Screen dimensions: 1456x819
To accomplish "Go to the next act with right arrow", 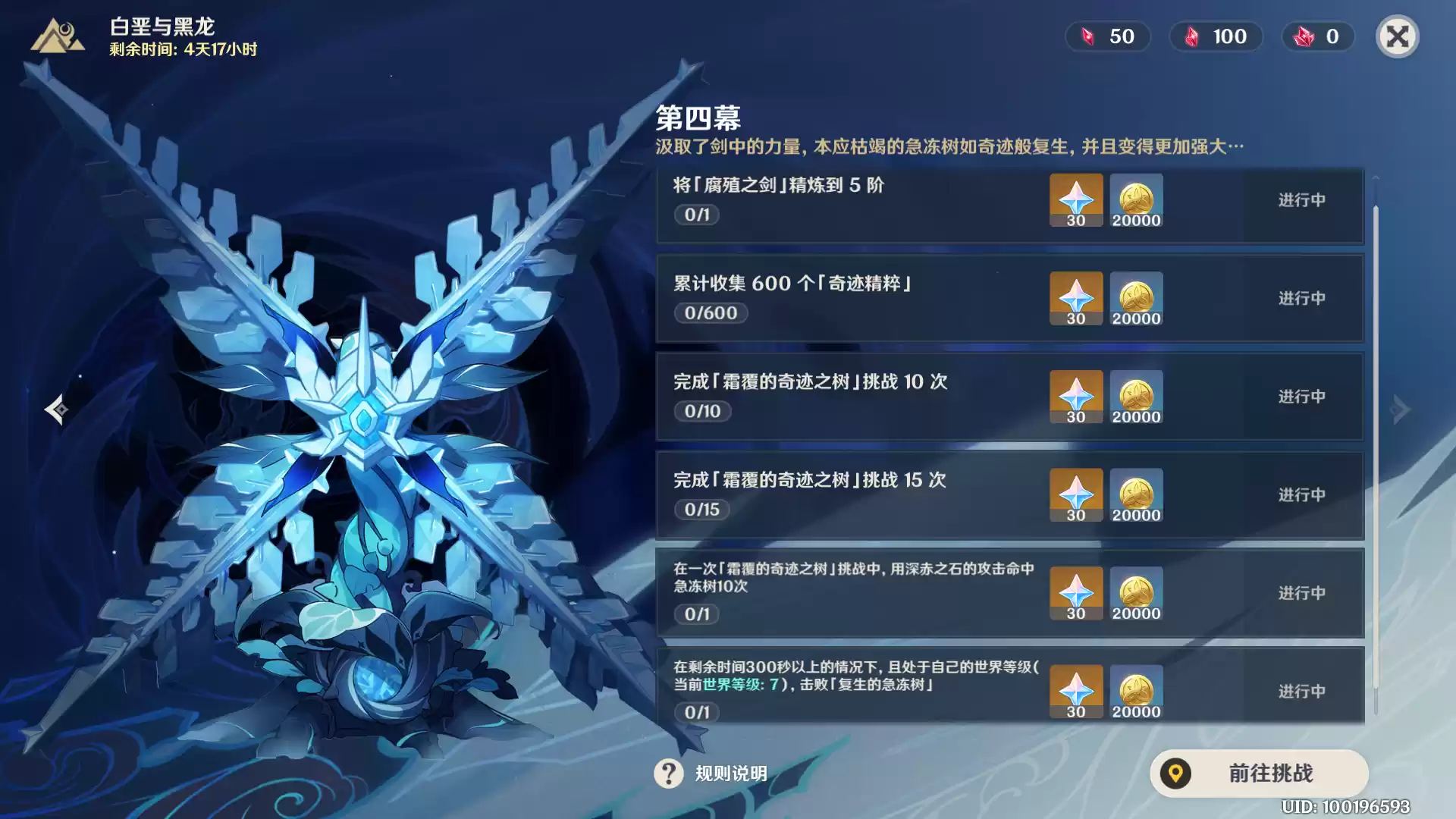I will pyautogui.click(x=1400, y=409).
